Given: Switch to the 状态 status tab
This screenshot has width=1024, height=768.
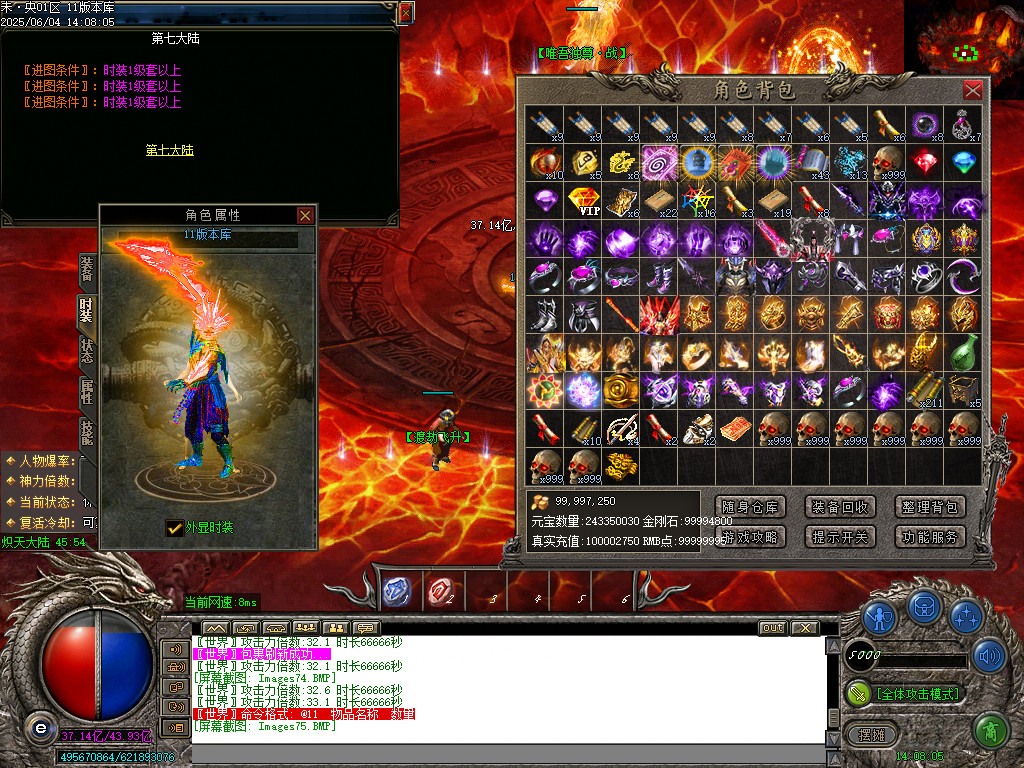Looking at the screenshot, I should tap(87, 351).
